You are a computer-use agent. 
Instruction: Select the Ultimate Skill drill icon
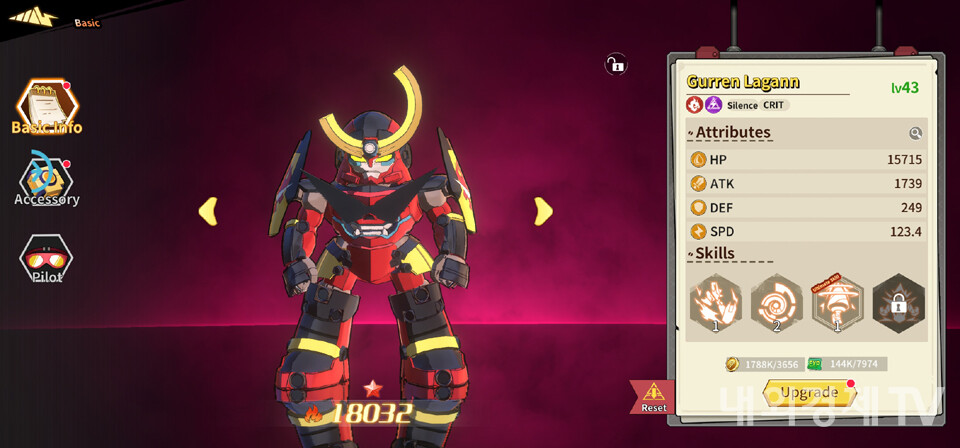pyautogui.click(x=837, y=304)
